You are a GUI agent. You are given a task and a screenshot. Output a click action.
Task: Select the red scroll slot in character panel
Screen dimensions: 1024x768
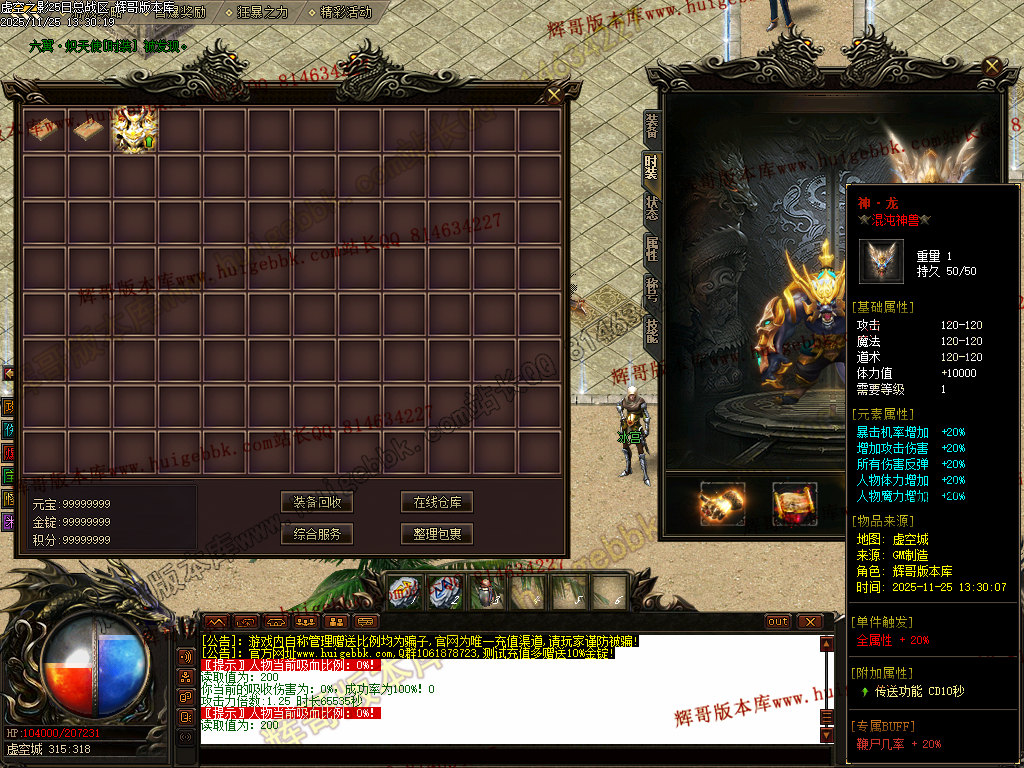click(x=795, y=503)
